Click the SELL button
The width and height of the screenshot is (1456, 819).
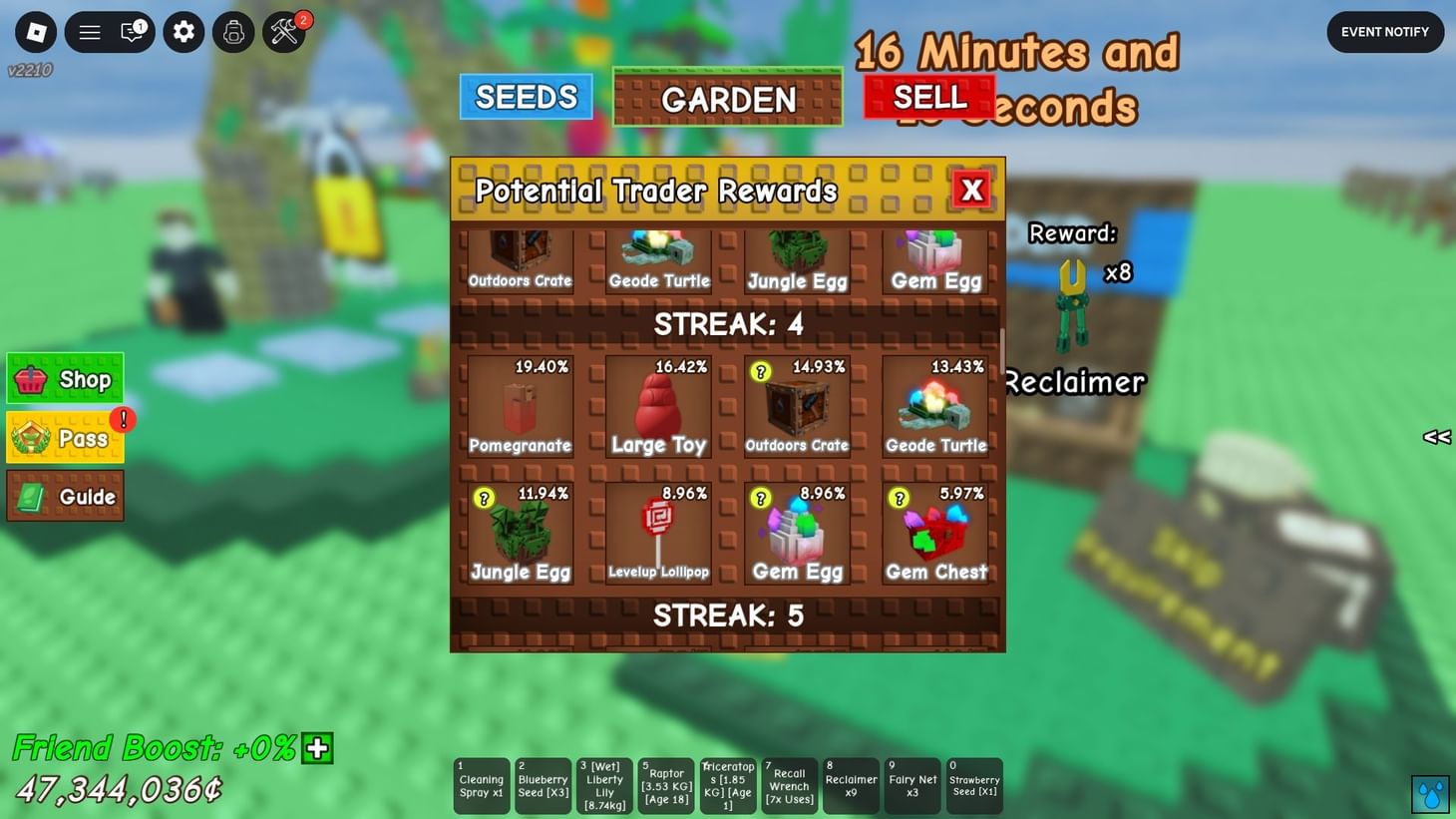pyautogui.click(x=929, y=96)
